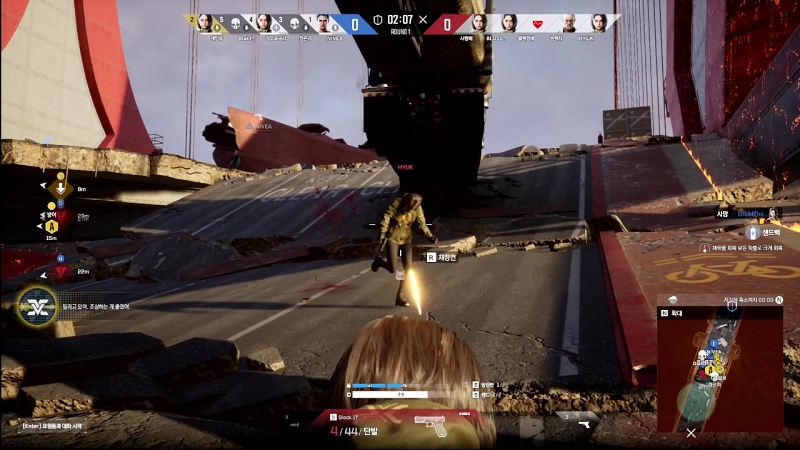This screenshot has width=800, height=450.
Task: Click HYUK's portrait on red team
Action: point(599,22)
